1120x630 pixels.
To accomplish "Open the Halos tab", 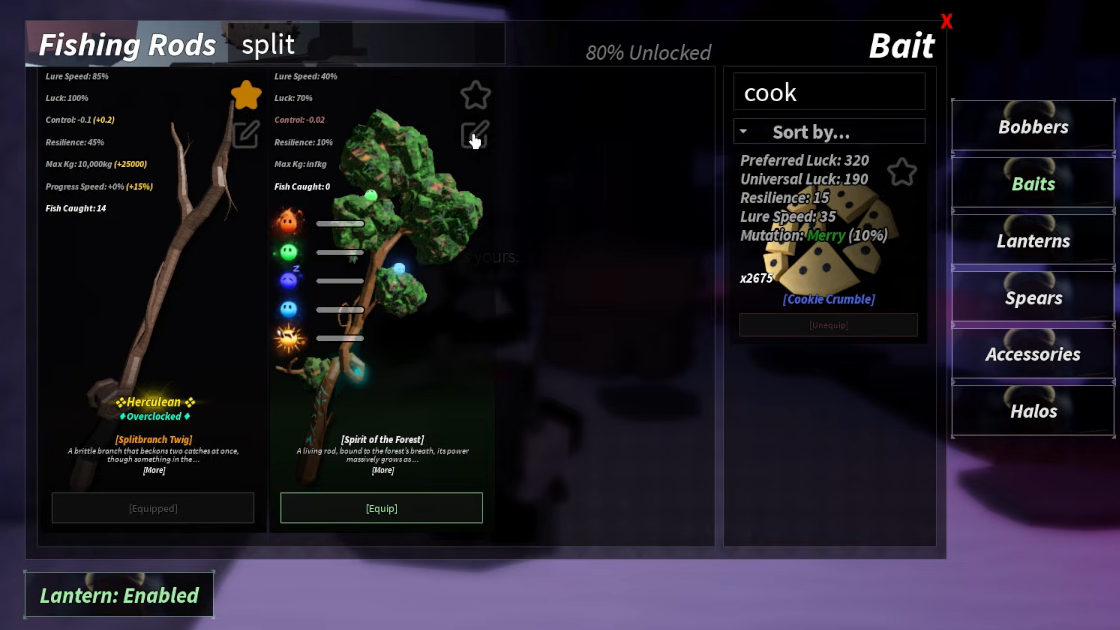I will click(x=1033, y=411).
